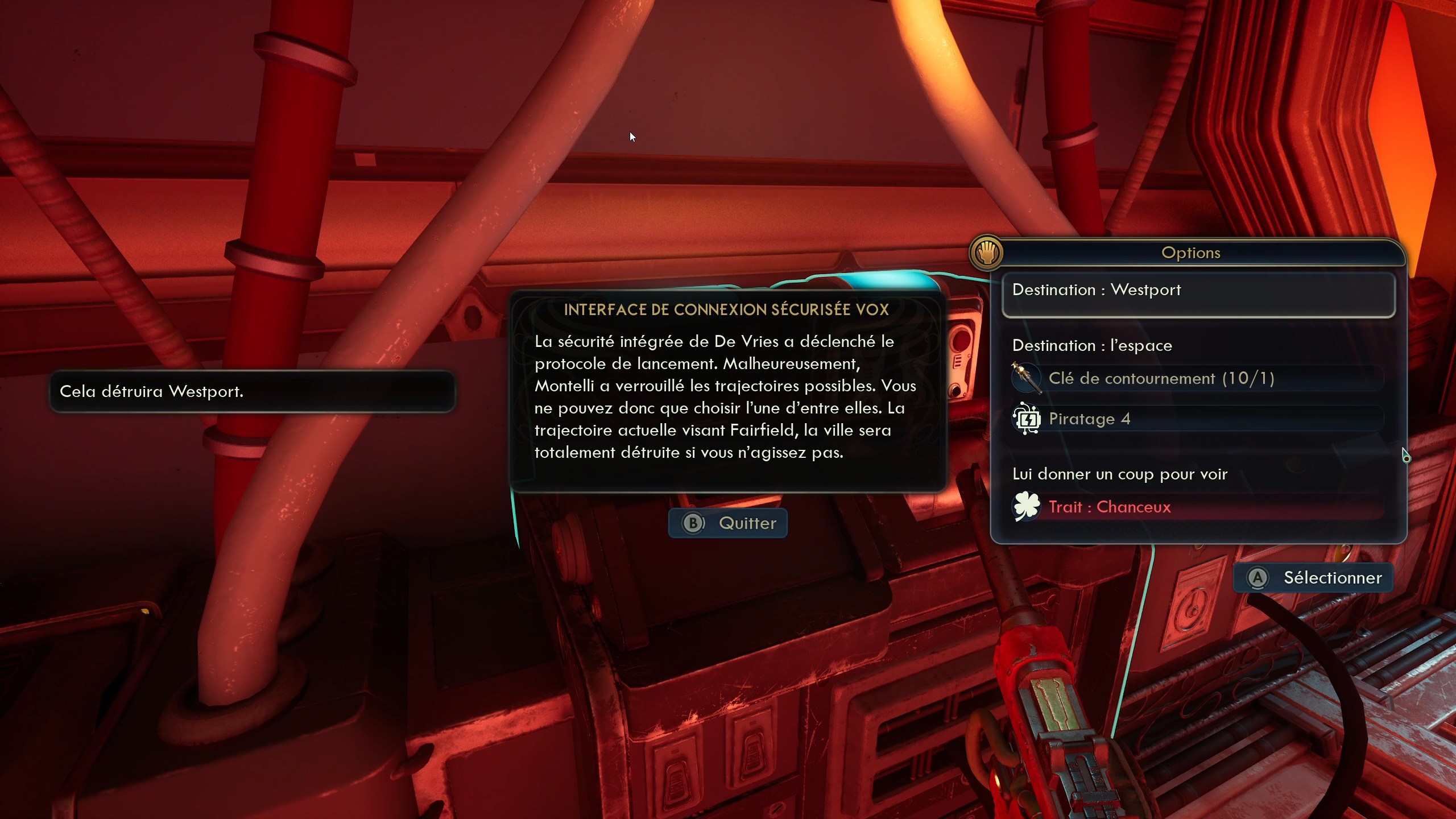Screen dimensions: 1456x819
Task: Click the Options title bar
Action: click(1191, 253)
